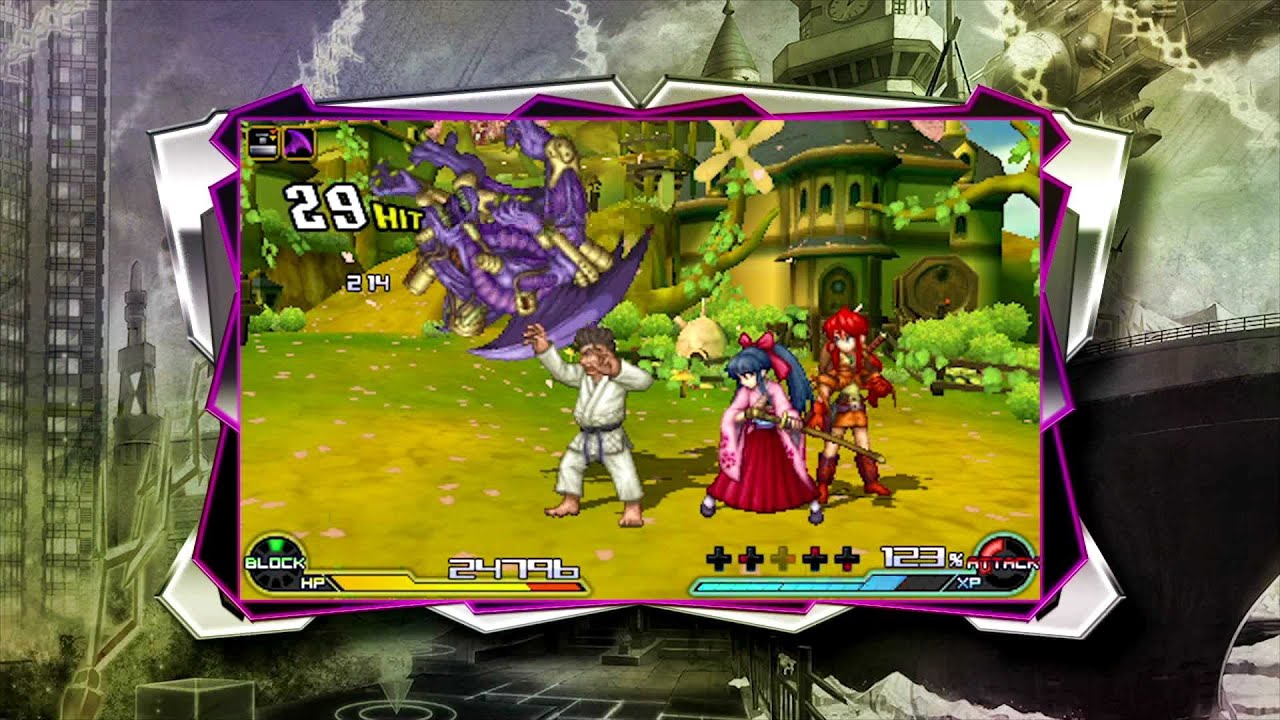This screenshot has height=720, width=1280.
Task: Open the 24796 damage total display
Action: (x=512, y=568)
